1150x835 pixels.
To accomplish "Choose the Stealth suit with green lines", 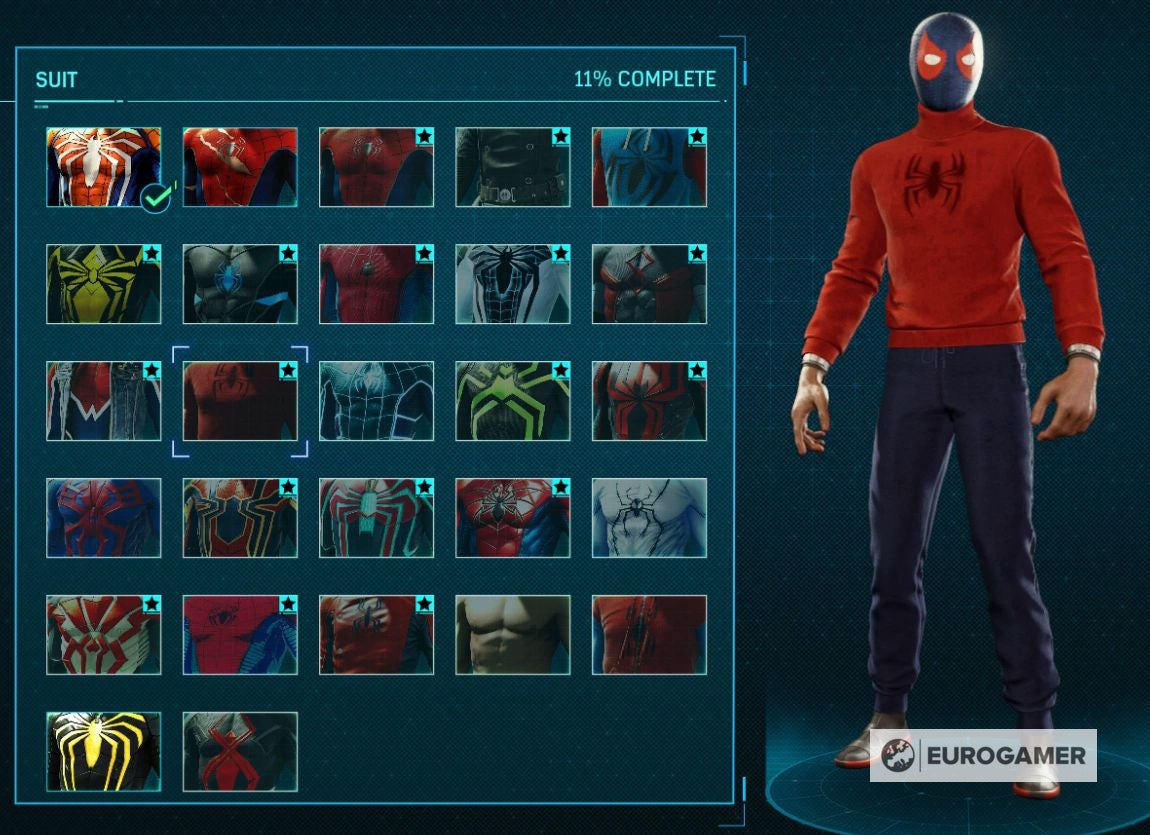I will [x=512, y=401].
